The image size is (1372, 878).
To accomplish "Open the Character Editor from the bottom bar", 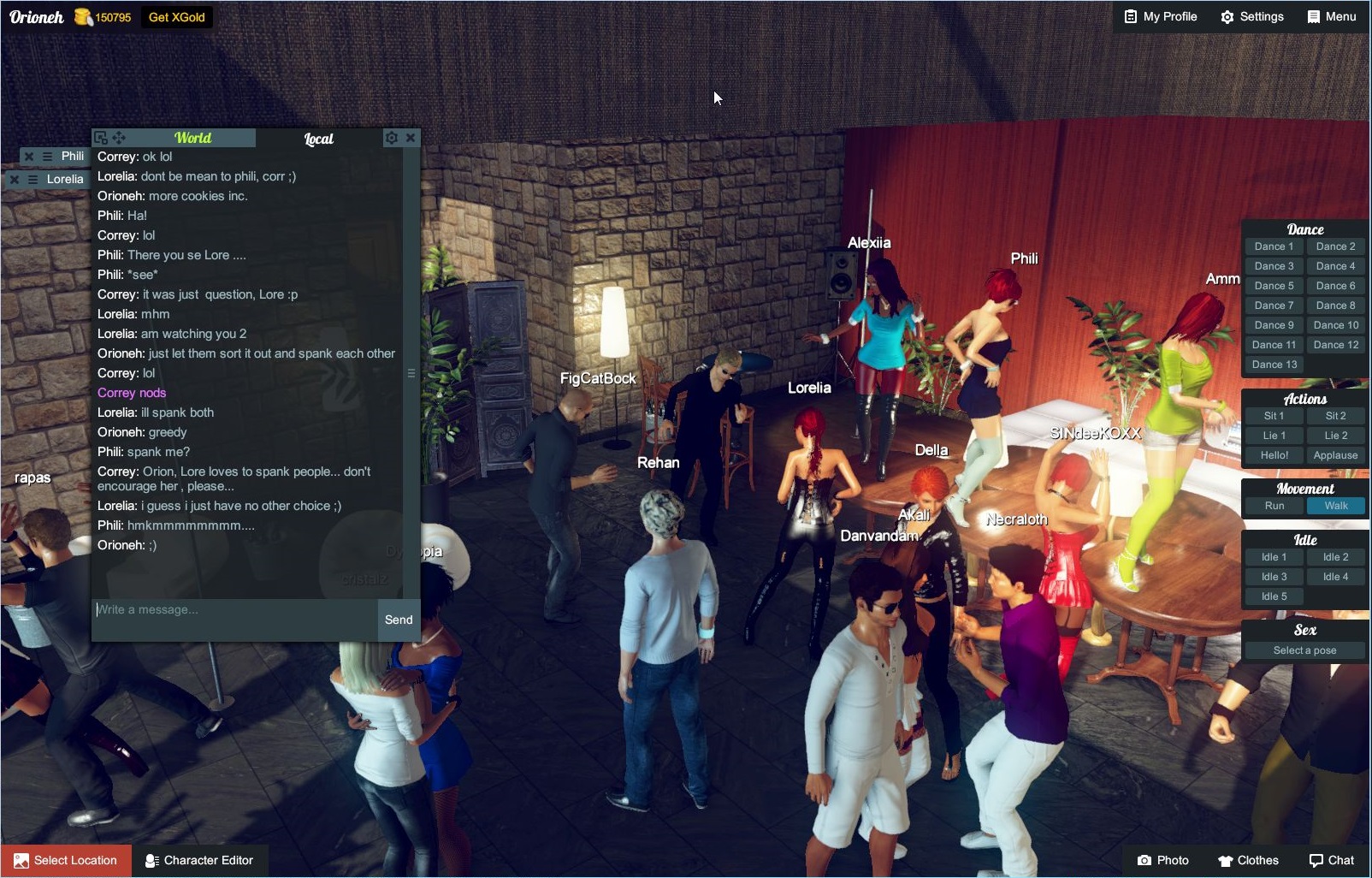I will (201, 860).
